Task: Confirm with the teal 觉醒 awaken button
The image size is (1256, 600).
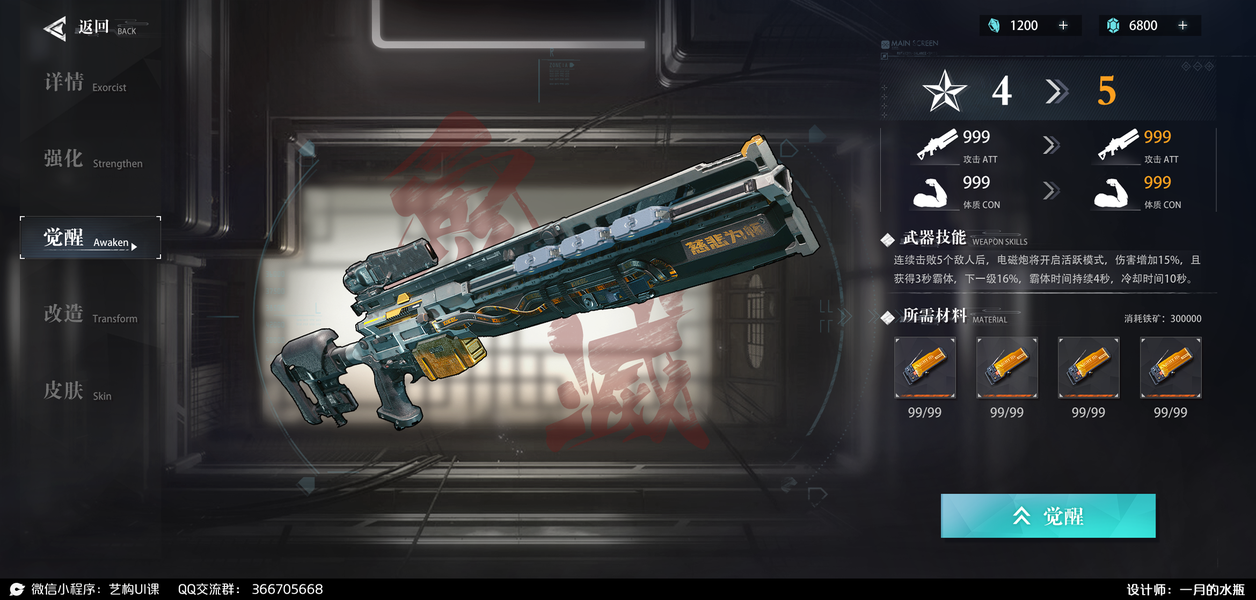Action: [1048, 516]
